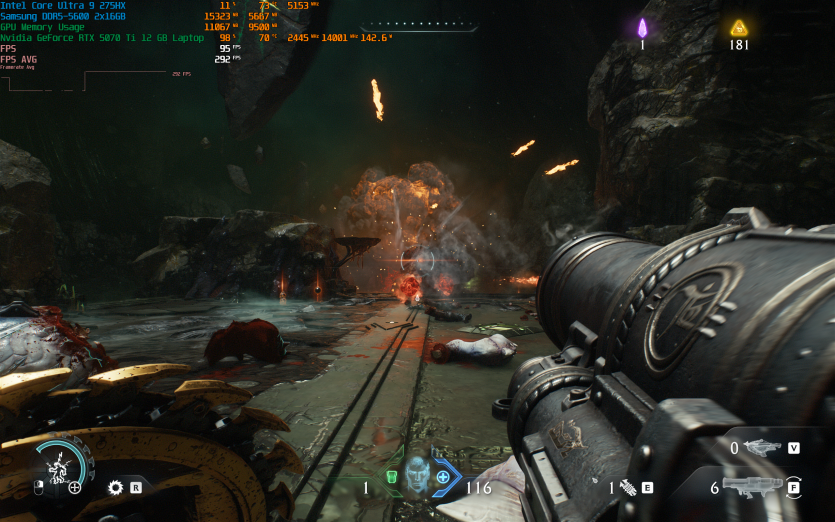Click the purple crystal currency icon

[643, 27]
